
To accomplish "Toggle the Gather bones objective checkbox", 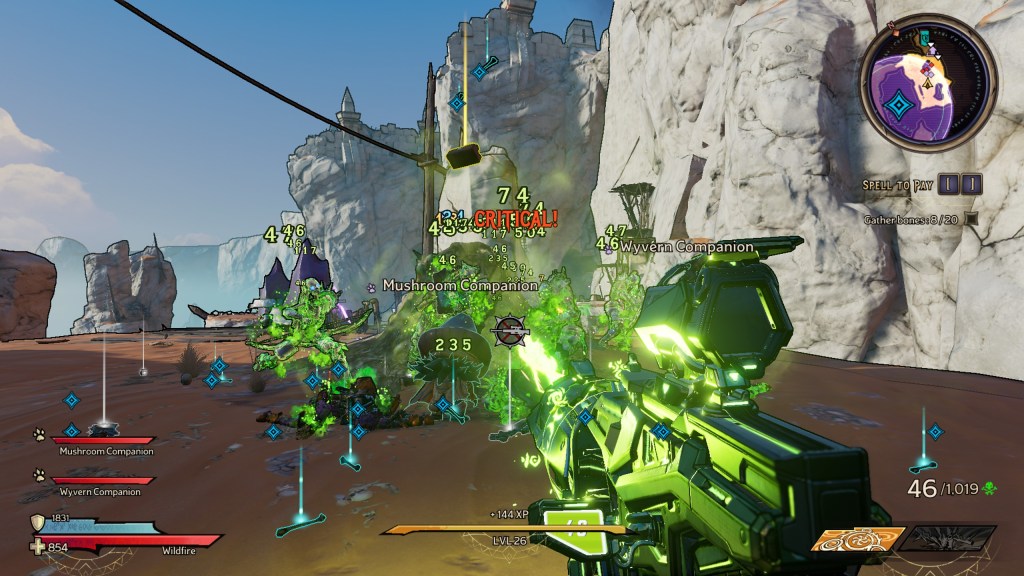I will [970, 219].
